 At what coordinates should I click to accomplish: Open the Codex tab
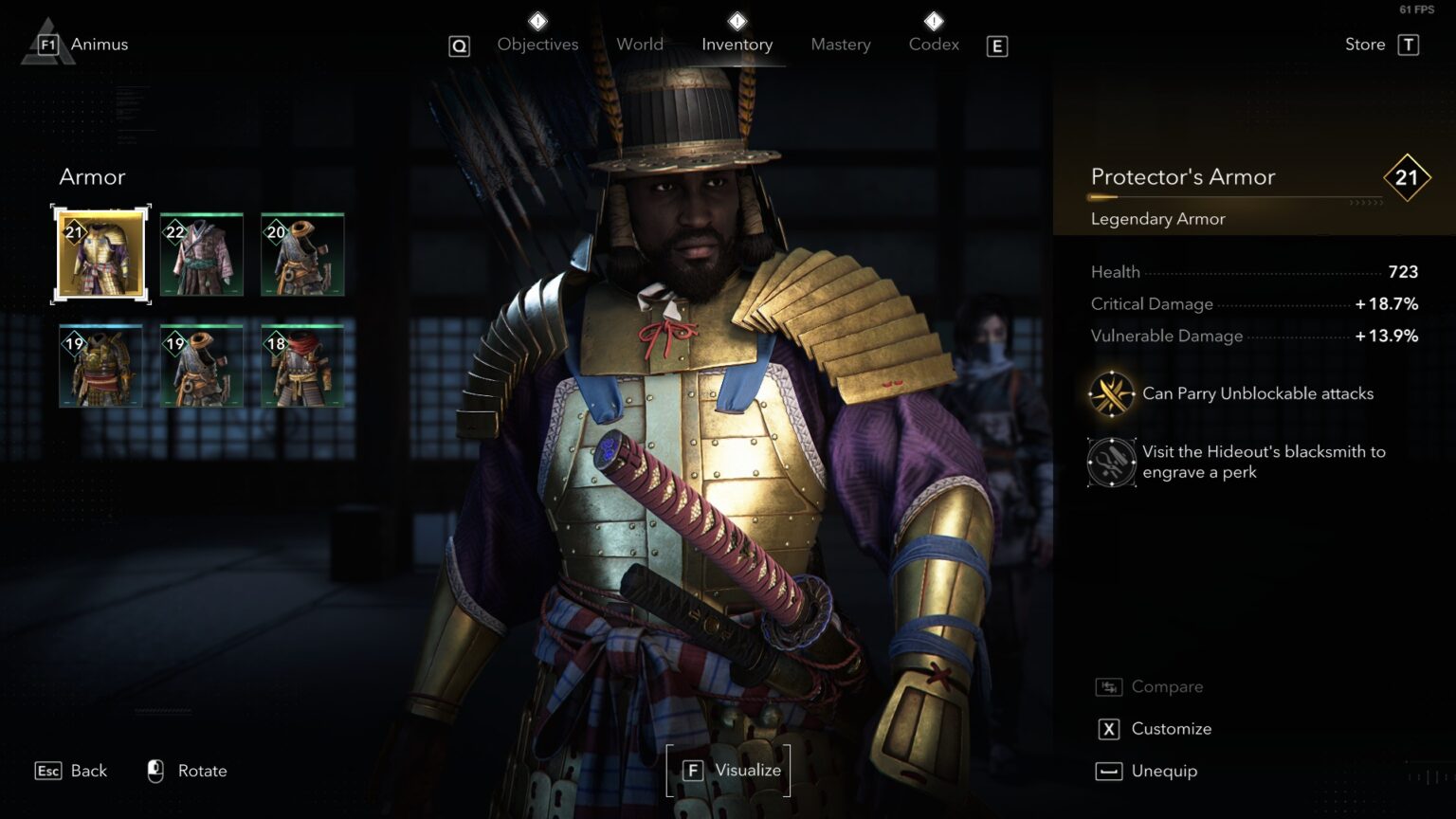[x=934, y=45]
